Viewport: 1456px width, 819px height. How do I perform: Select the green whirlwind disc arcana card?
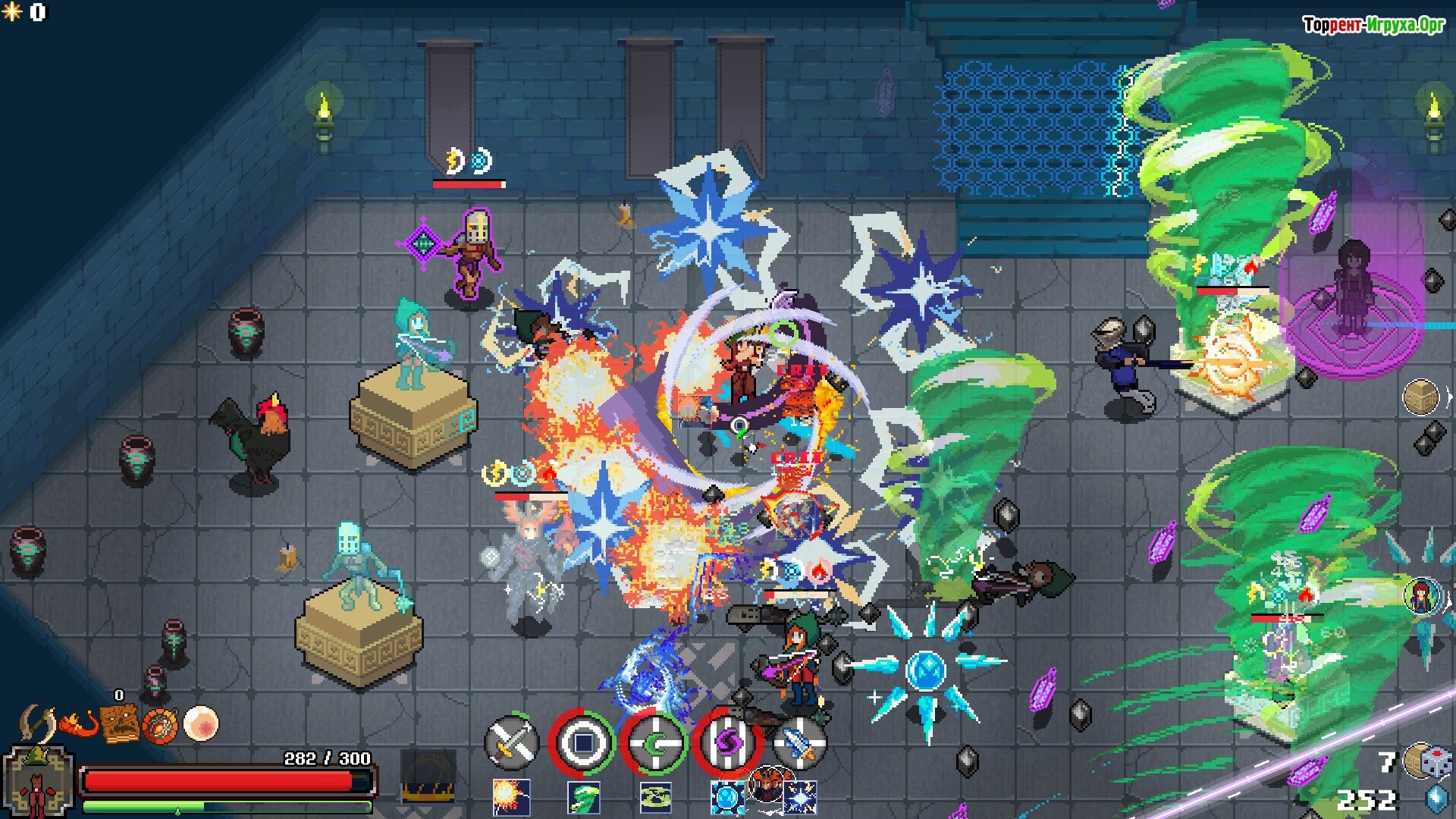[x=656, y=798]
